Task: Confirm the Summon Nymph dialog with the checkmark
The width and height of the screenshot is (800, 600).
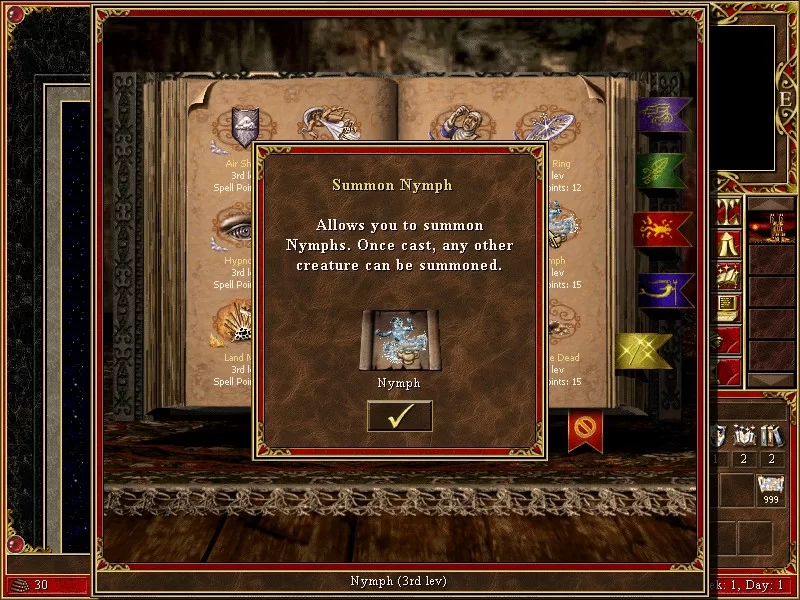Action: (x=400, y=416)
